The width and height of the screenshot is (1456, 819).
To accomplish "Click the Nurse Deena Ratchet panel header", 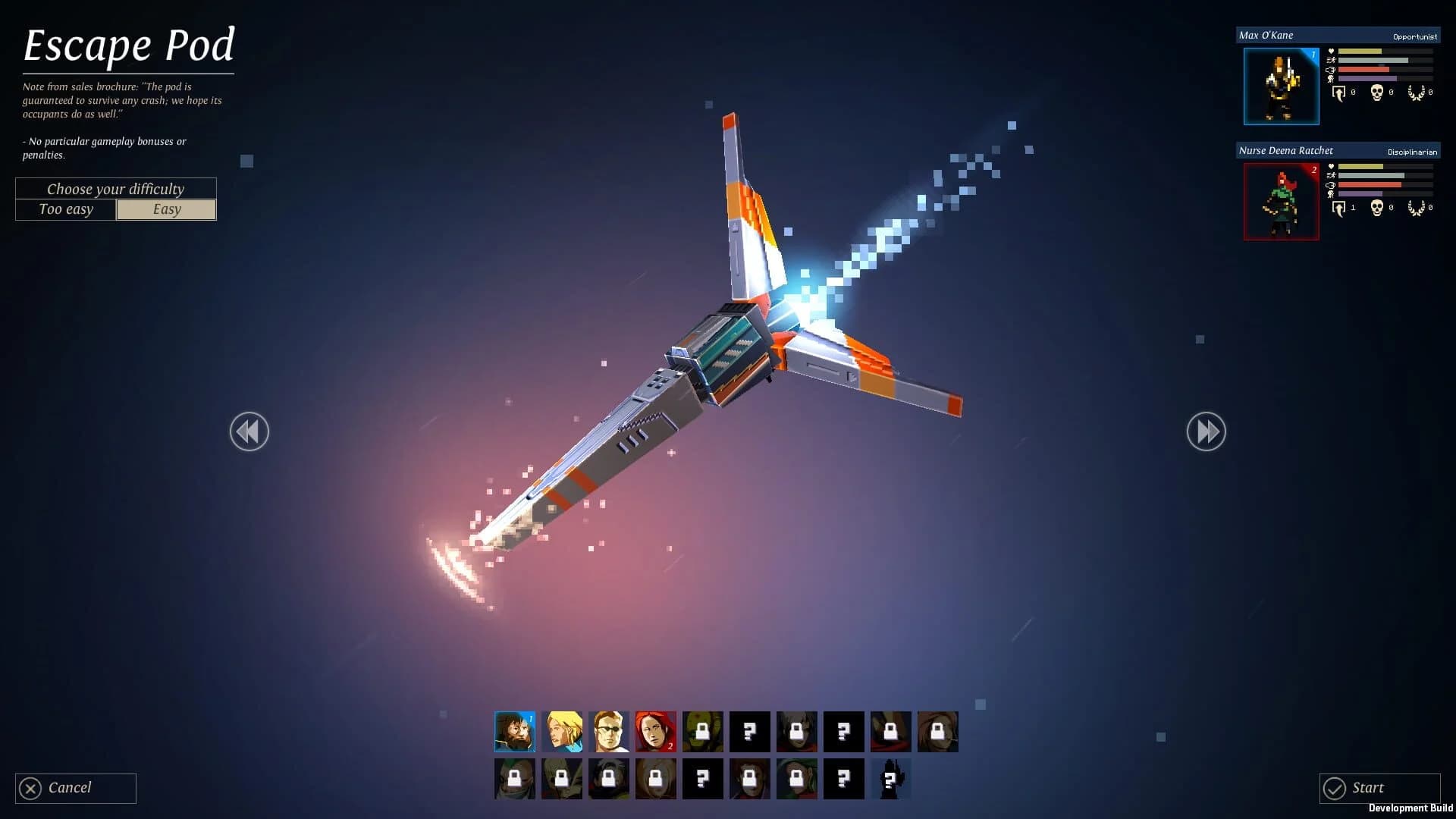I will pos(1337,150).
